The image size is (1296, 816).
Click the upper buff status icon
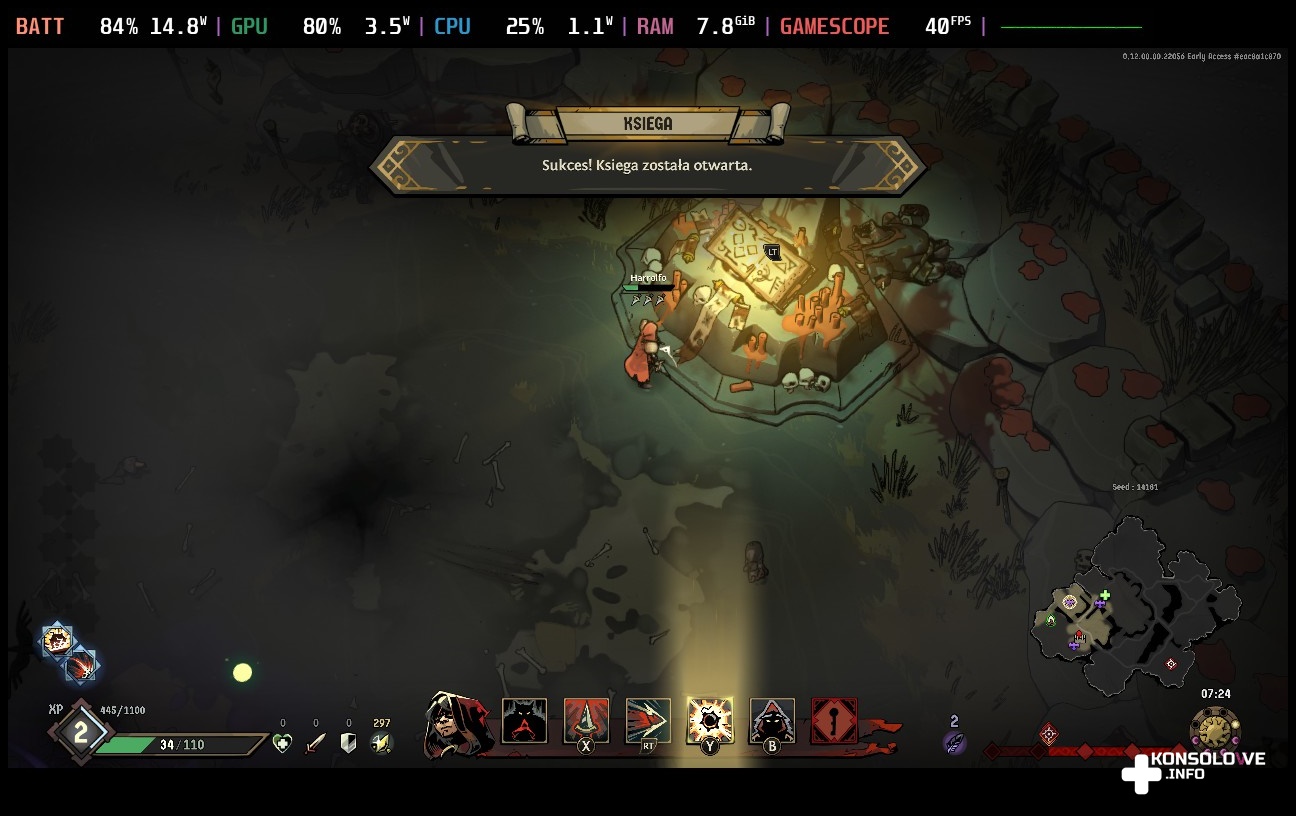point(57,640)
